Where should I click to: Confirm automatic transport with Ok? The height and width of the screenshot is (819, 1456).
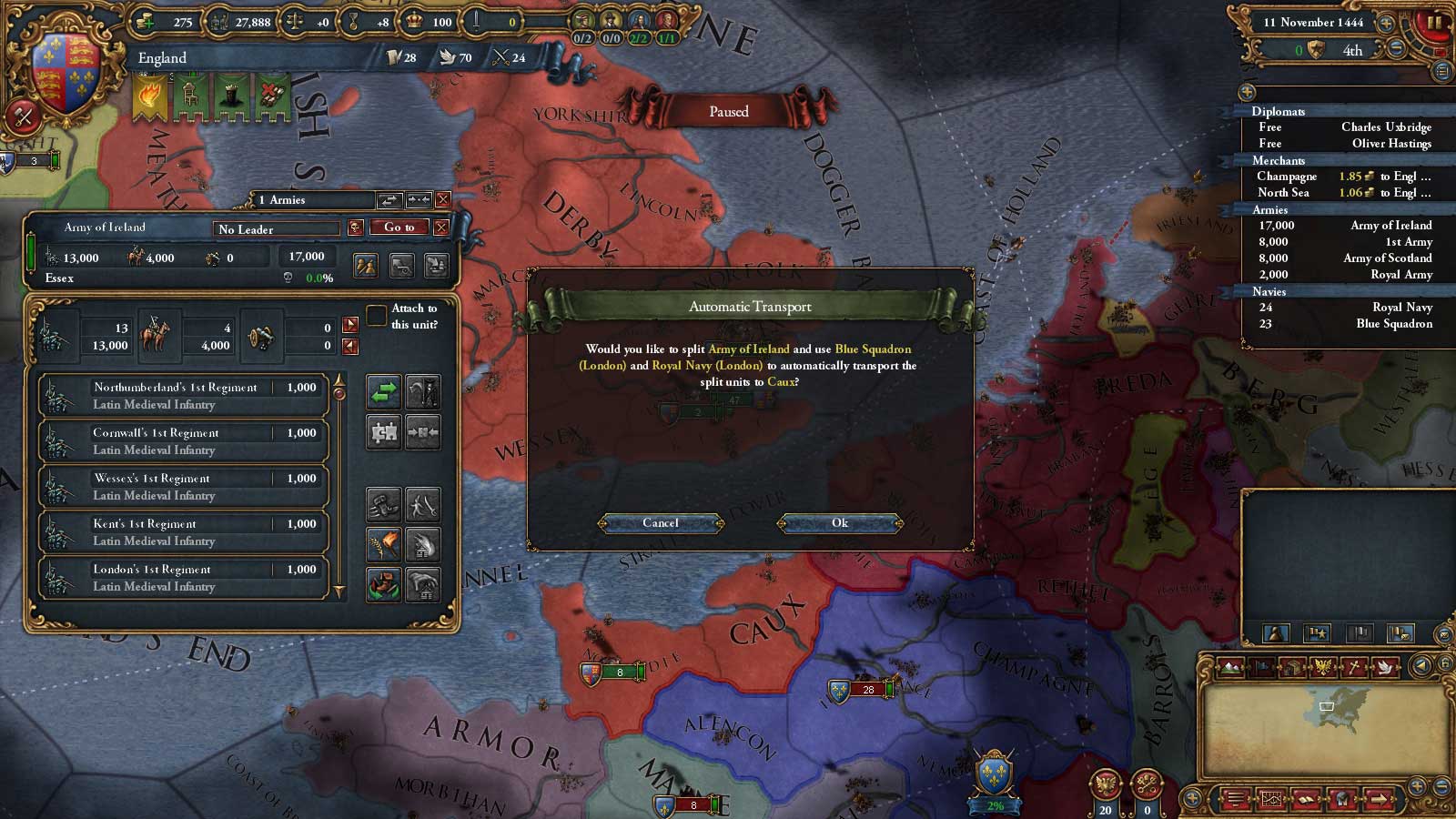(x=839, y=523)
